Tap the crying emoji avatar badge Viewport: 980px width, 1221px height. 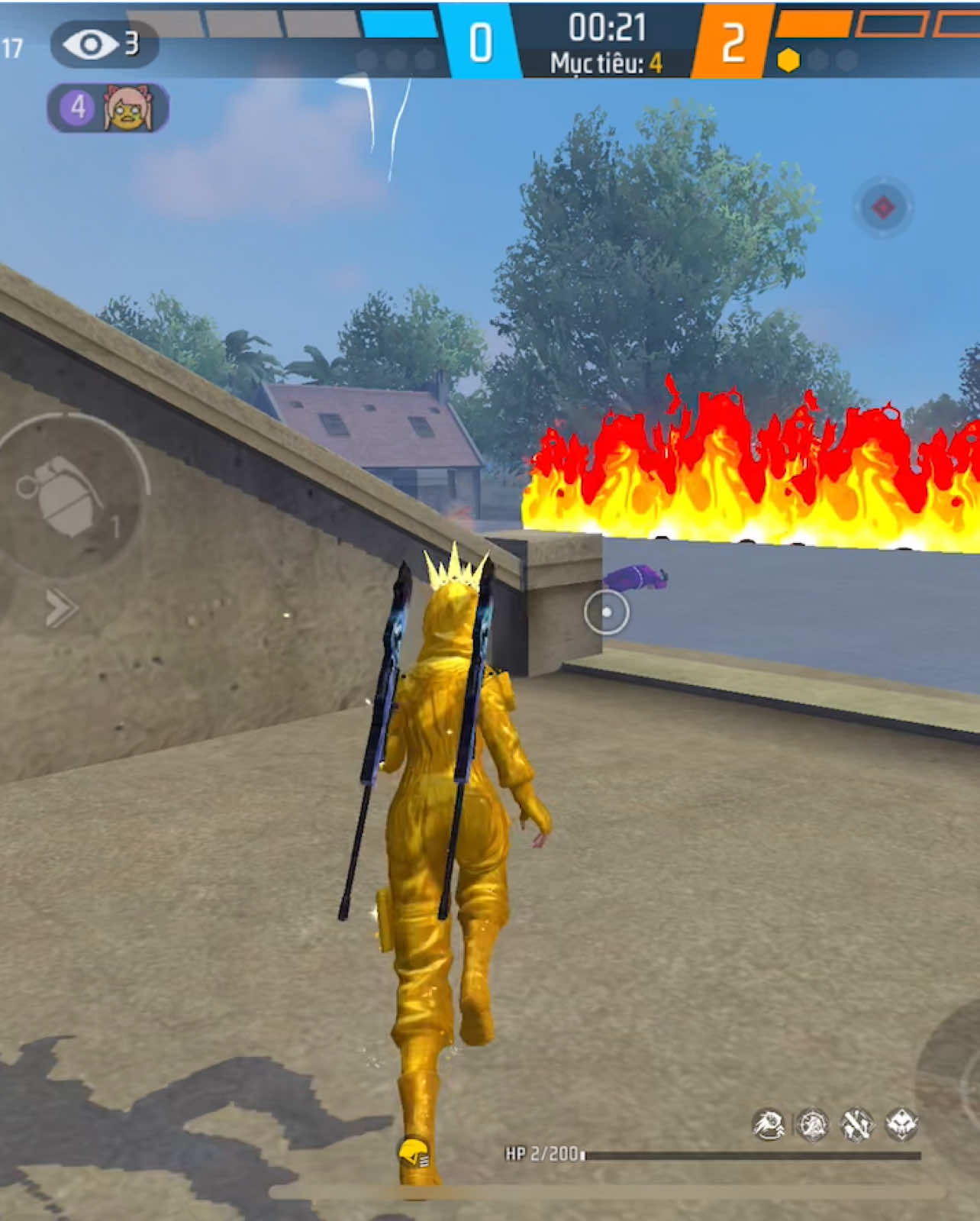pyautogui.click(x=128, y=107)
